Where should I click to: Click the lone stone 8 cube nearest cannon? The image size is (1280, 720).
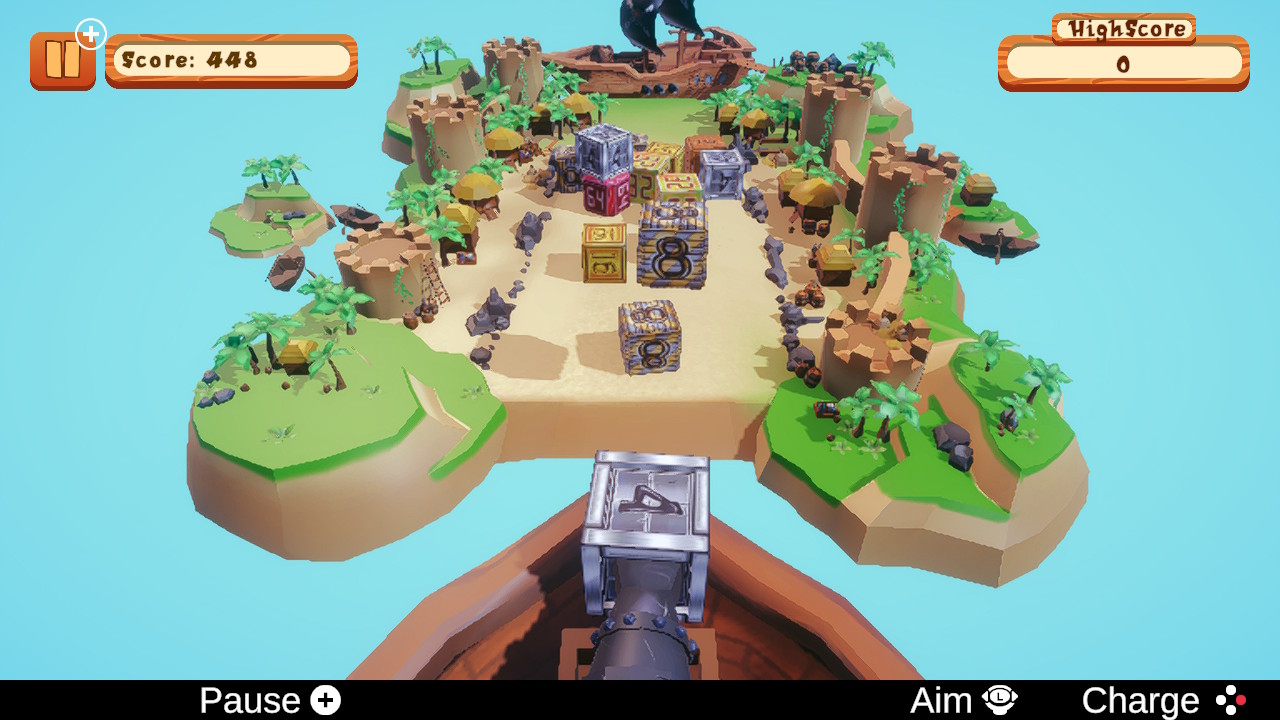tap(649, 335)
